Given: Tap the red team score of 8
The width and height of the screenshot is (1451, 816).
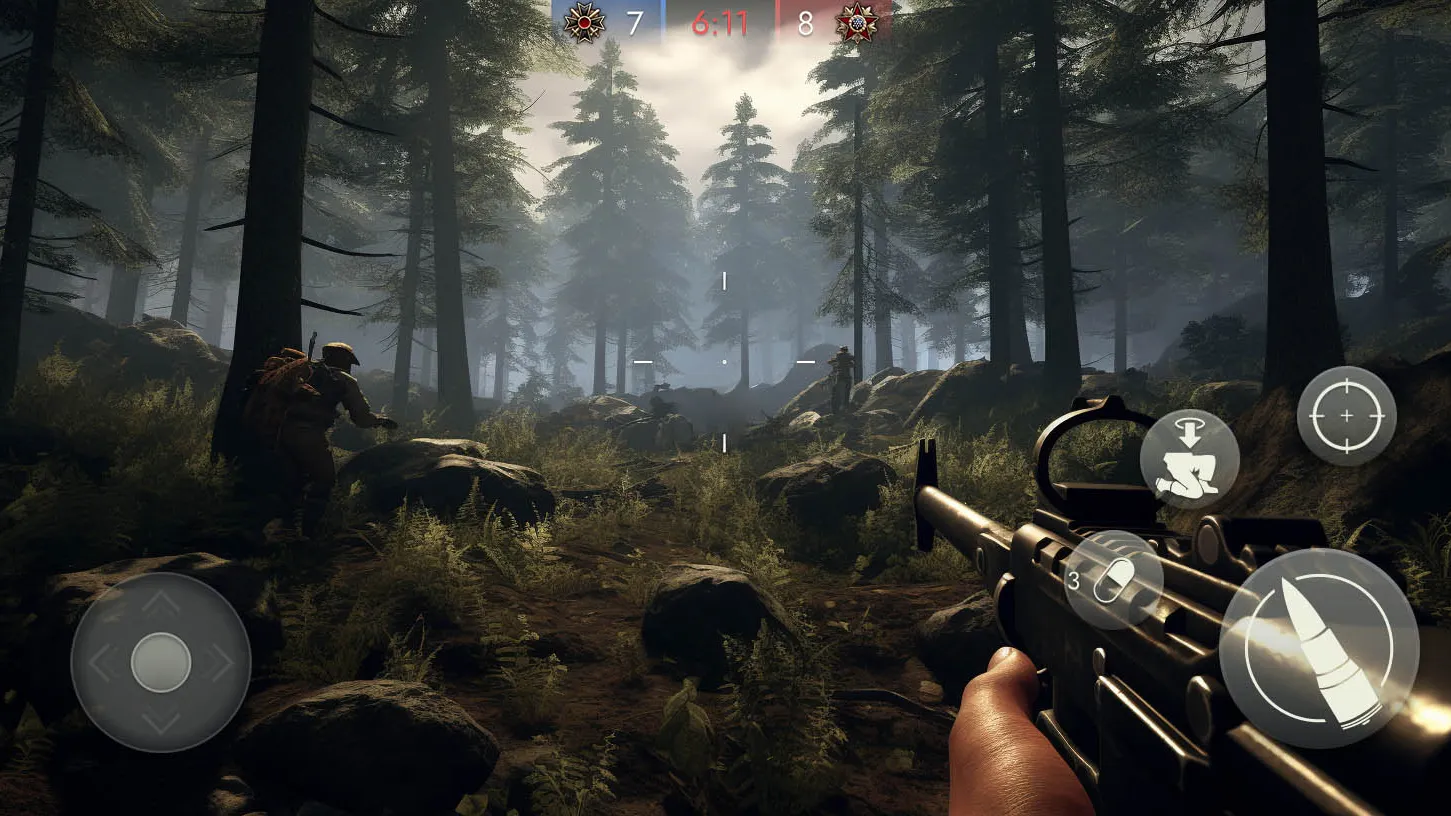Looking at the screenshot, I should (805, 22).
